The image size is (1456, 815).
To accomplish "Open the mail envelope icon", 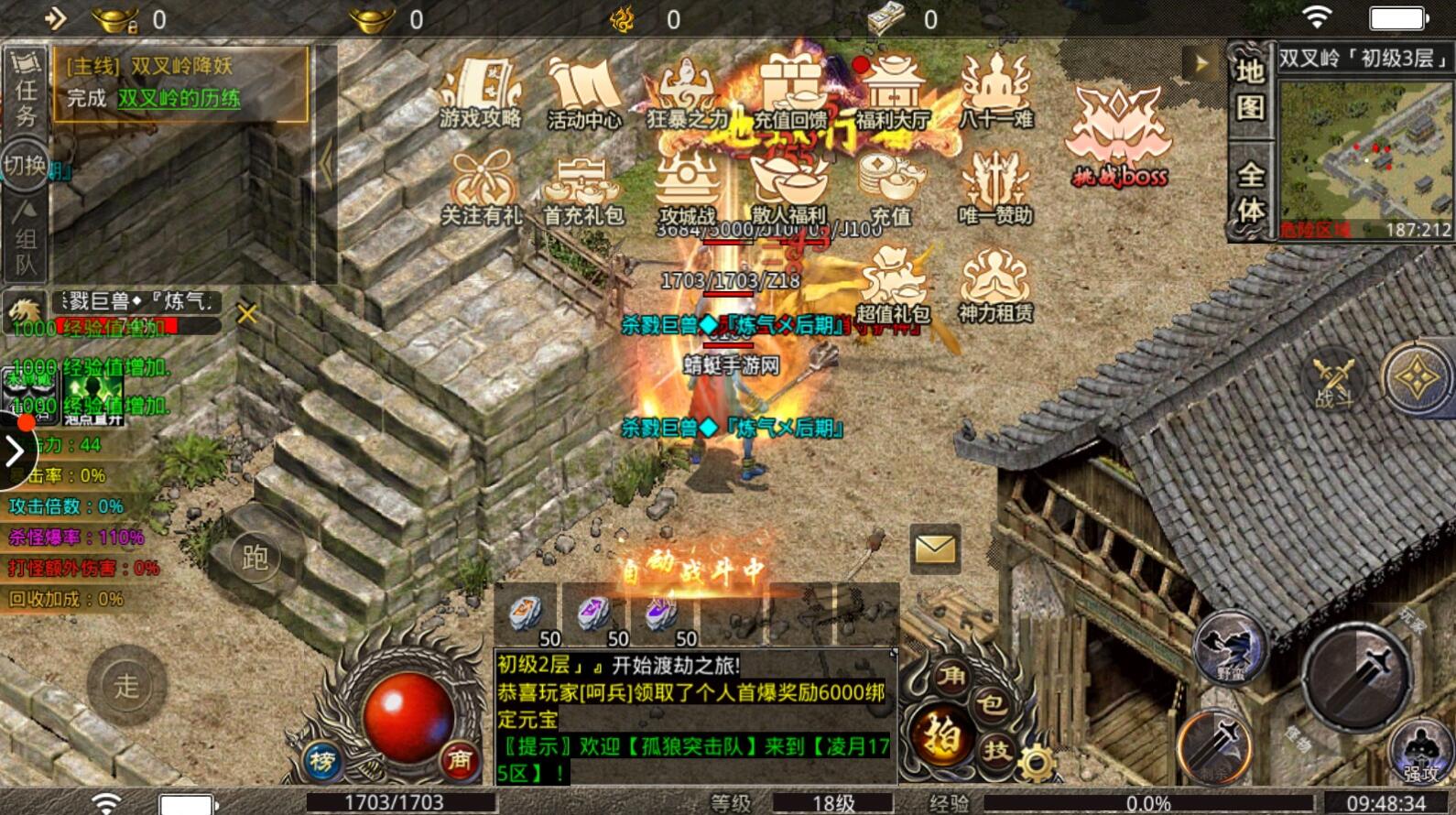I will [x=935, y=549].
